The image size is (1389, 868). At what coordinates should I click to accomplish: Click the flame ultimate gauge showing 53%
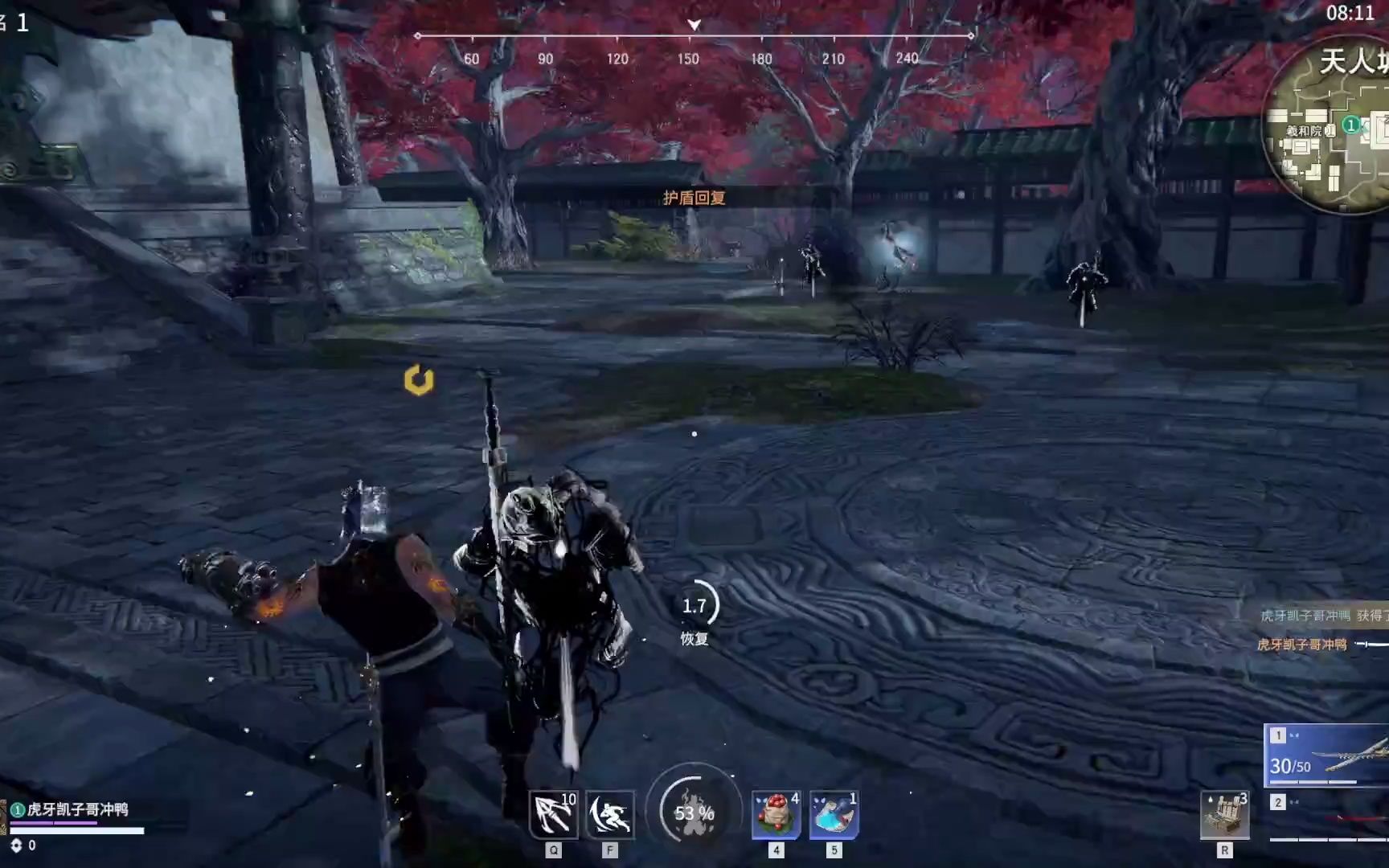(694, 813)
